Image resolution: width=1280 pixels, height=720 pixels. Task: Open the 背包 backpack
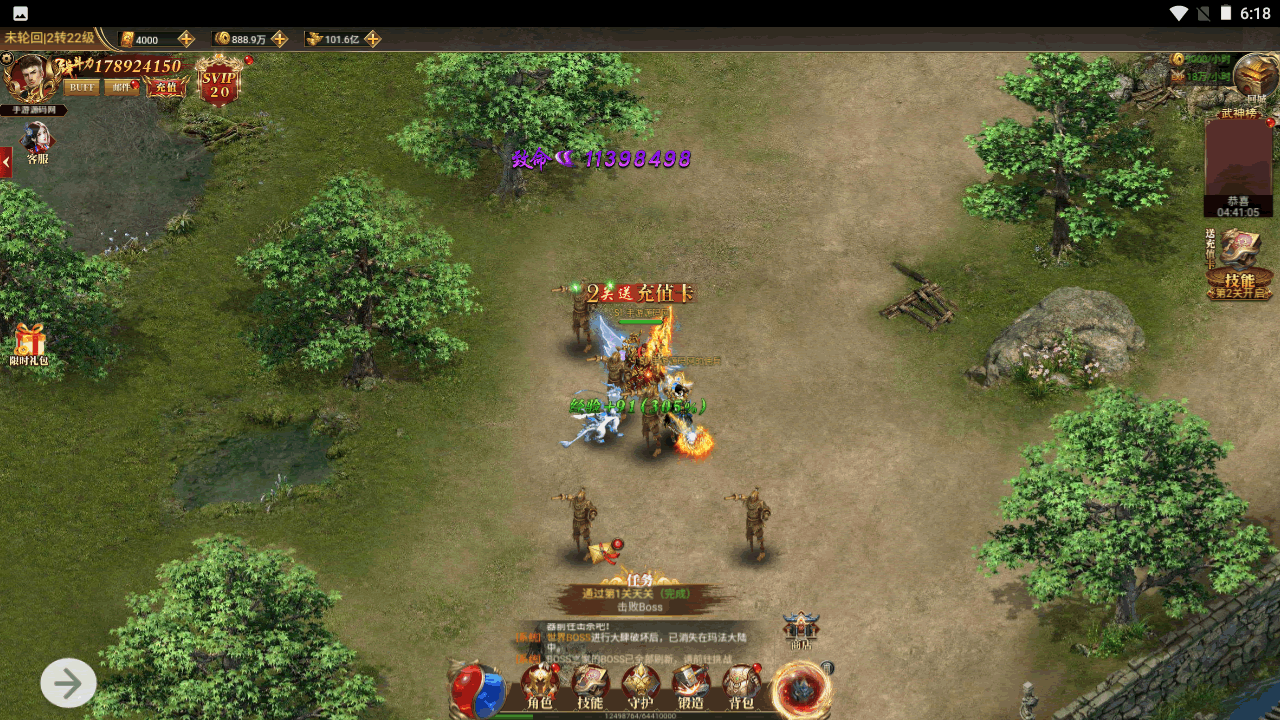point(740,686)
